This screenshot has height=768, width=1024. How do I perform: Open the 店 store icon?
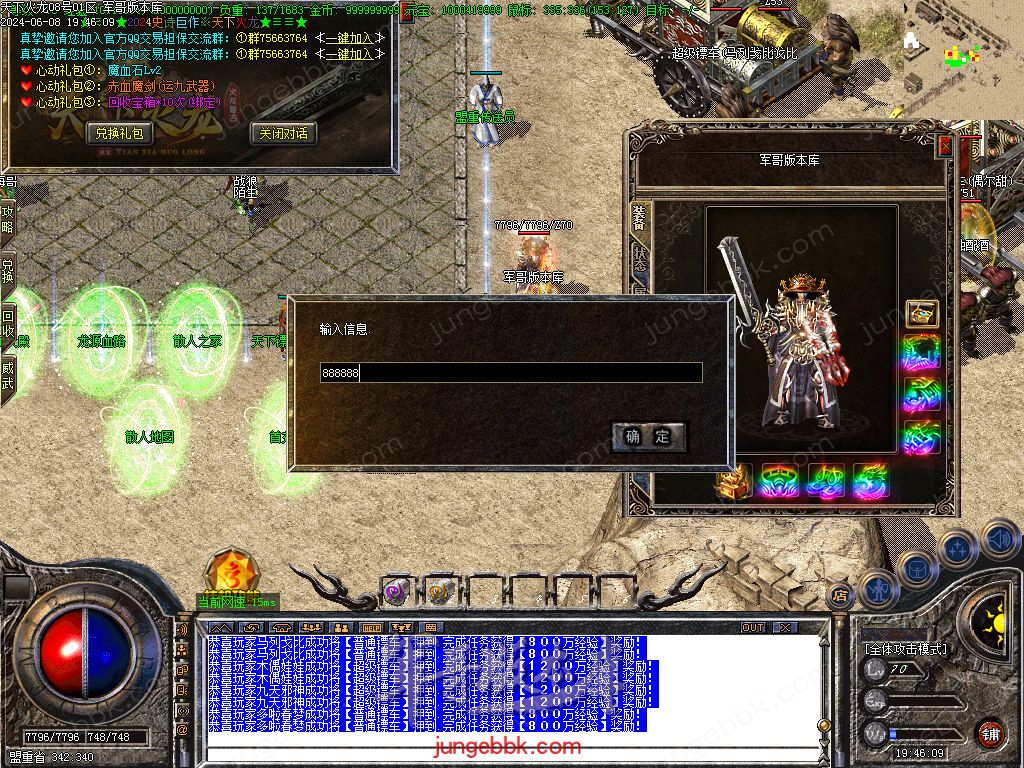[841, 596]
